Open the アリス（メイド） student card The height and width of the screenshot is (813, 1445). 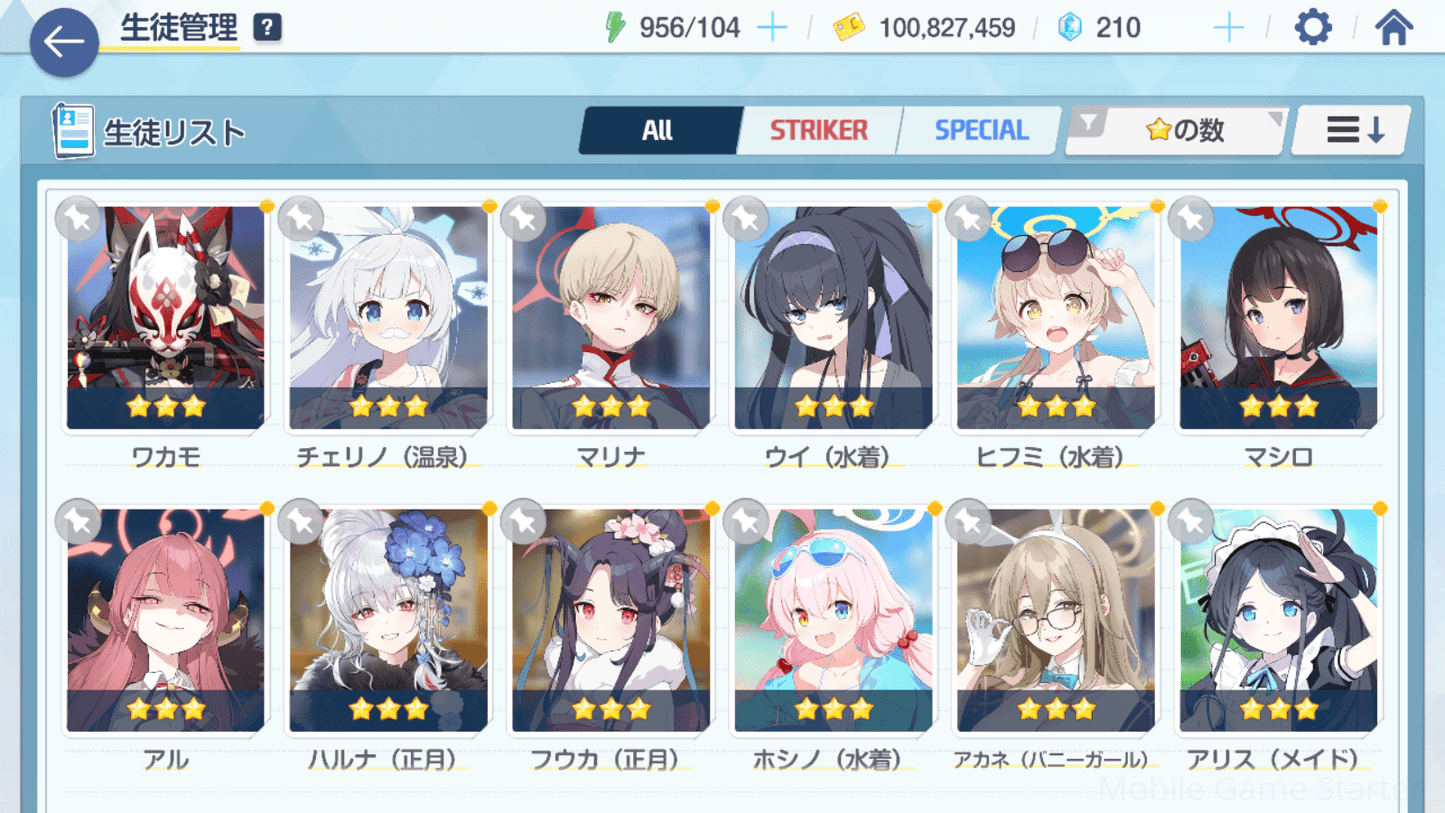point(1278,620)
